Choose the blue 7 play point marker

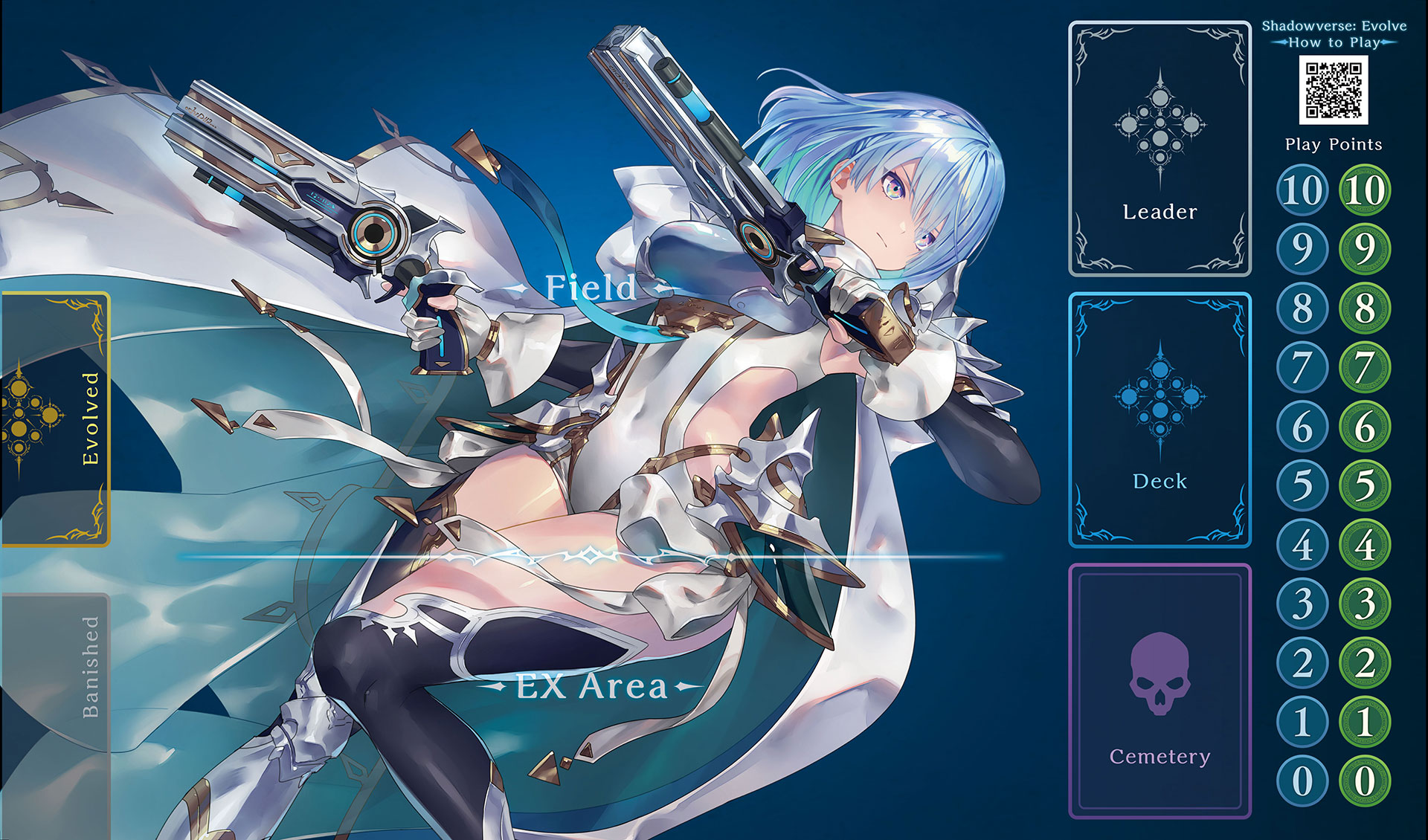pyautogui.click(x=1302, y=367)
